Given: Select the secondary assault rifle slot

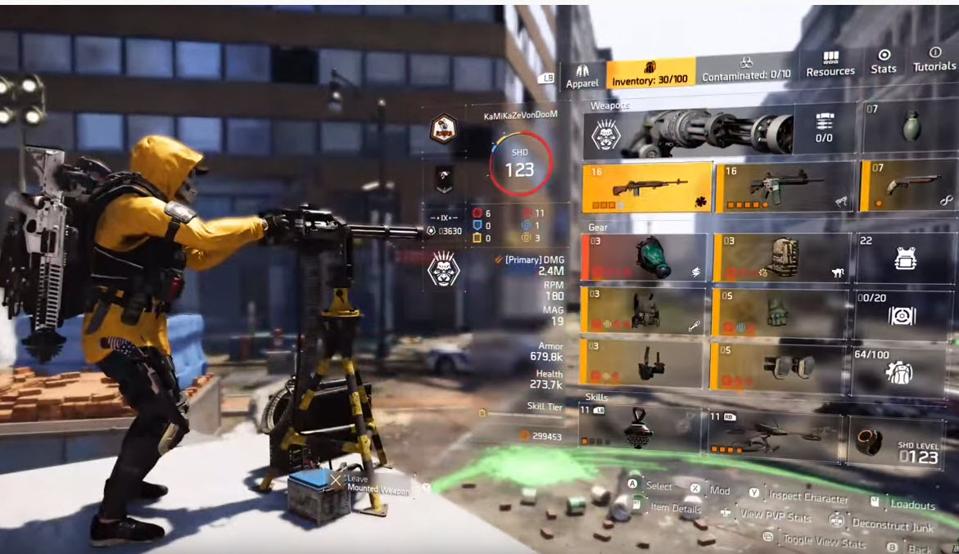Looking at the screenshot, I should [785, 187].
